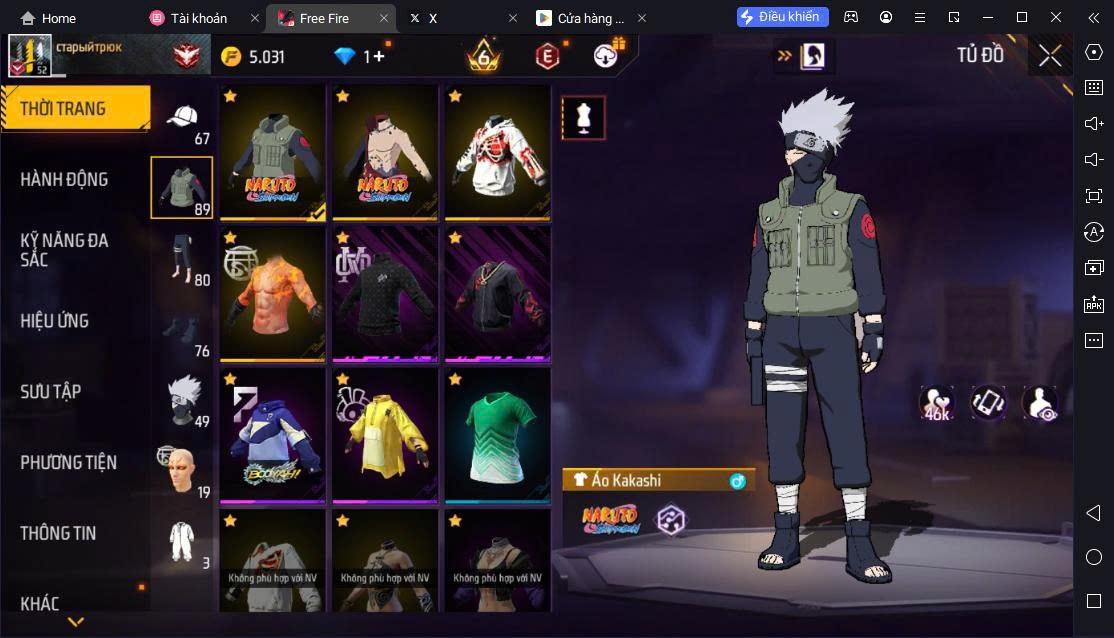Open the Hành Động category

65,180
